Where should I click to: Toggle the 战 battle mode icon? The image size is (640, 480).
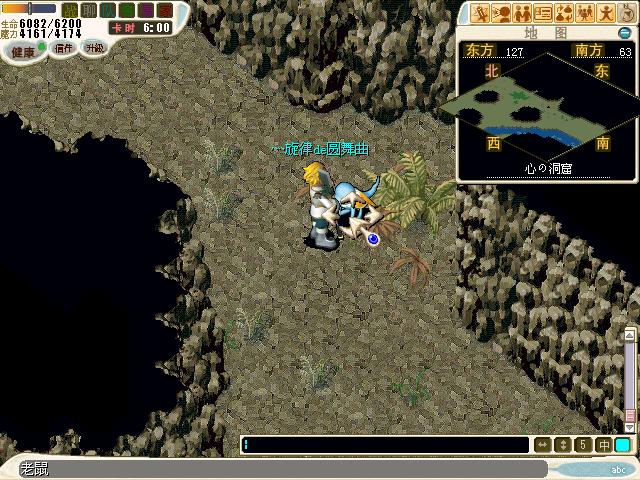pos(69,11)
